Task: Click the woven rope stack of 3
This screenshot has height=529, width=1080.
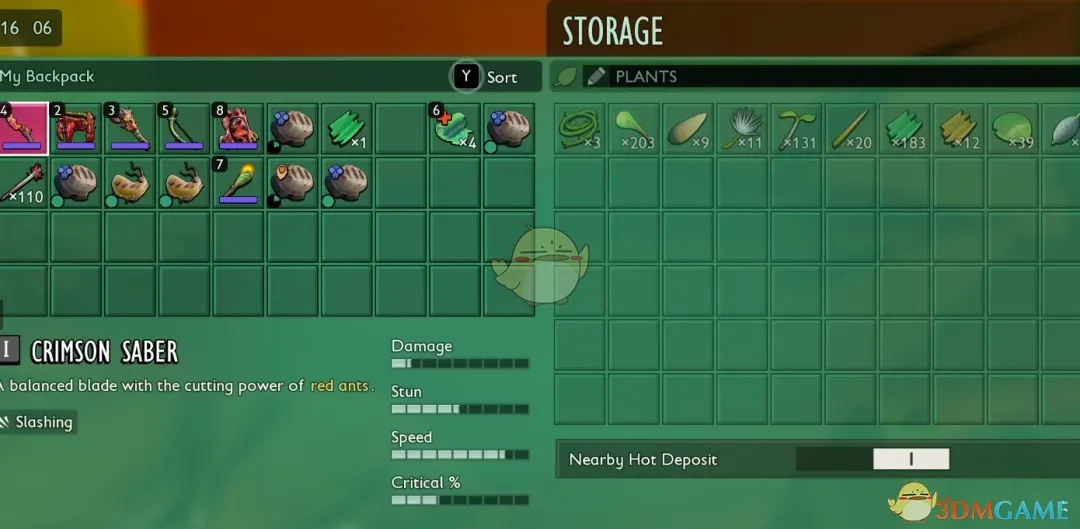Action: 580,129
